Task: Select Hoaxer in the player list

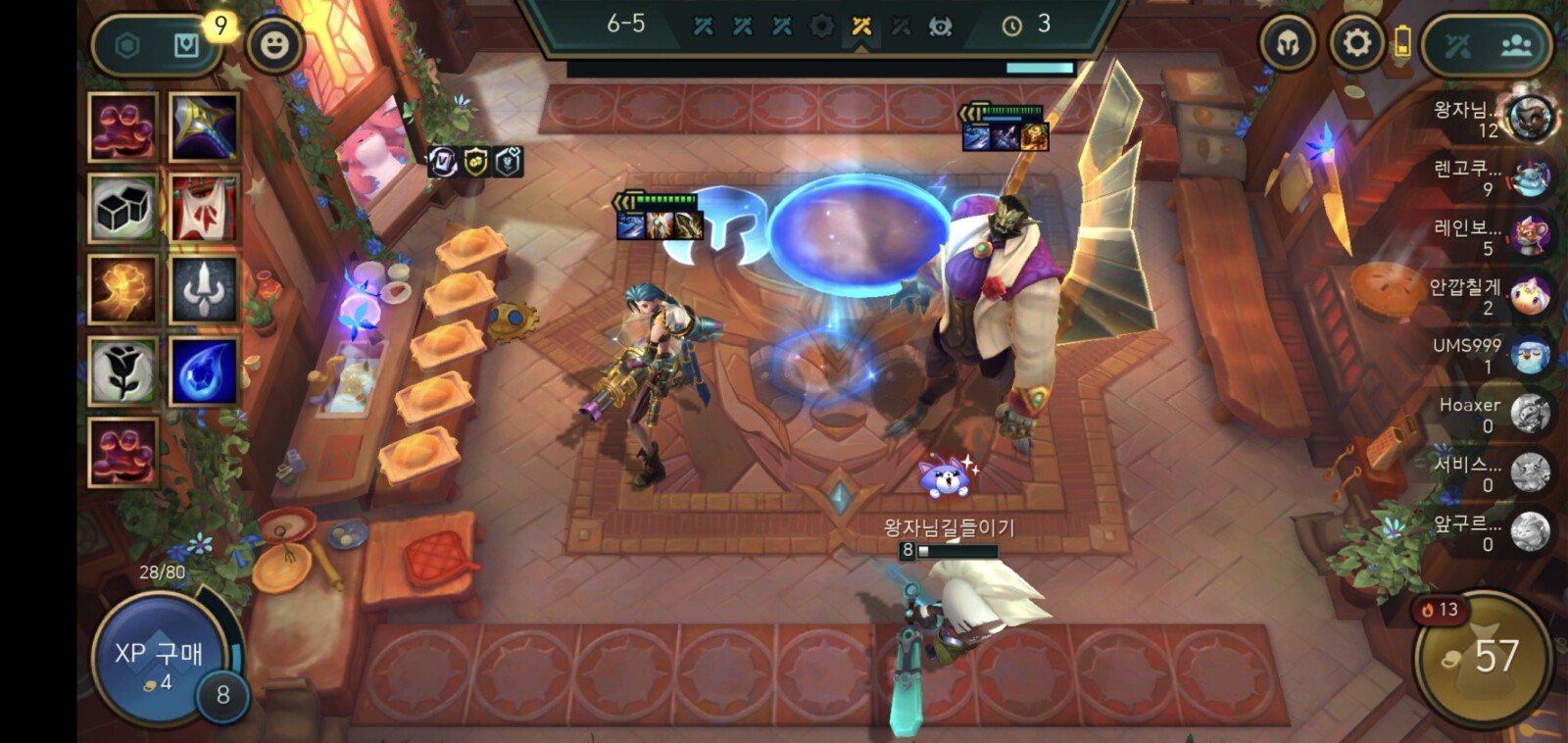Action: (1529, 414)
